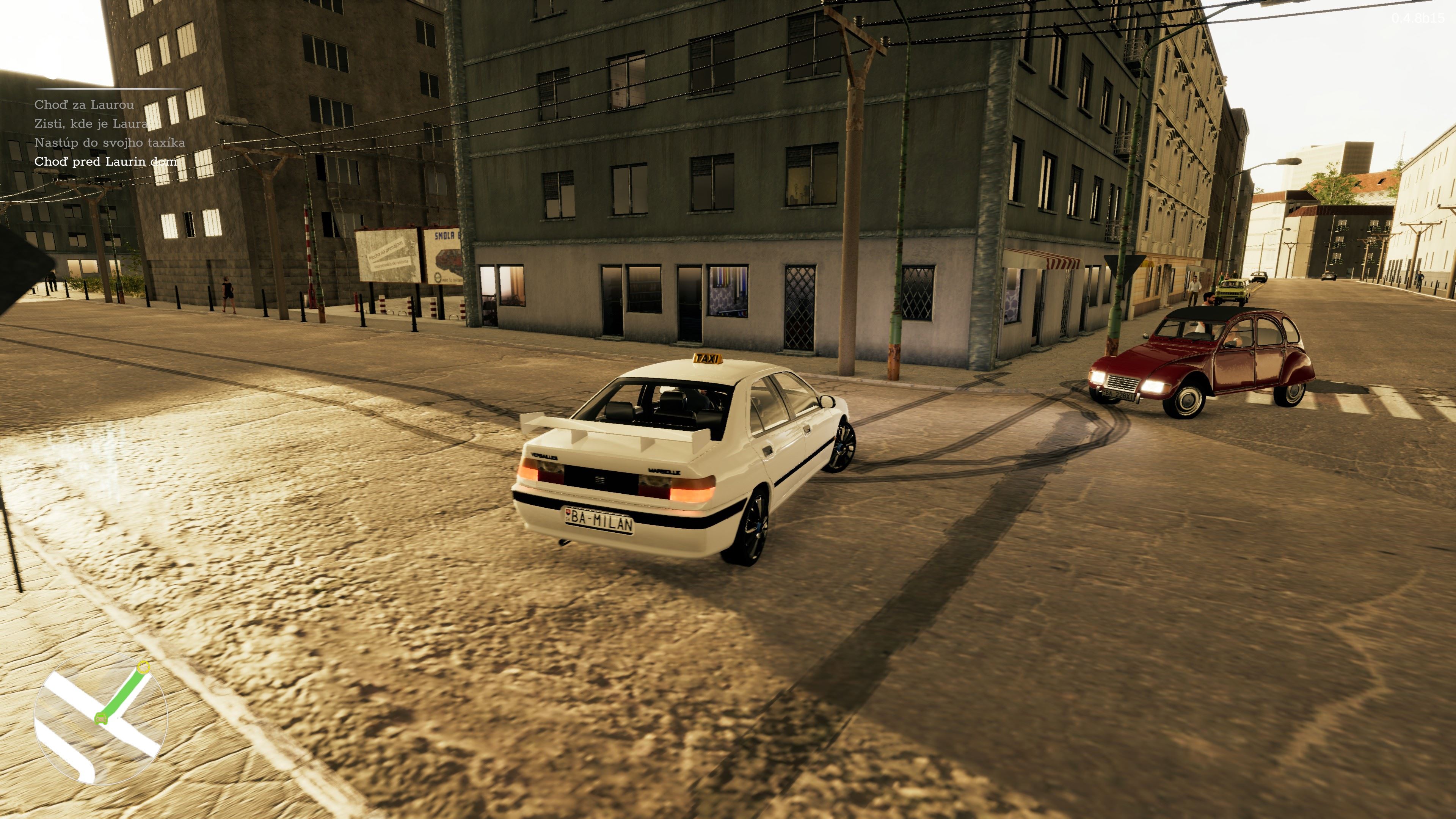Choose the "Nastúp do svojho taxíka" objective line

110,143
